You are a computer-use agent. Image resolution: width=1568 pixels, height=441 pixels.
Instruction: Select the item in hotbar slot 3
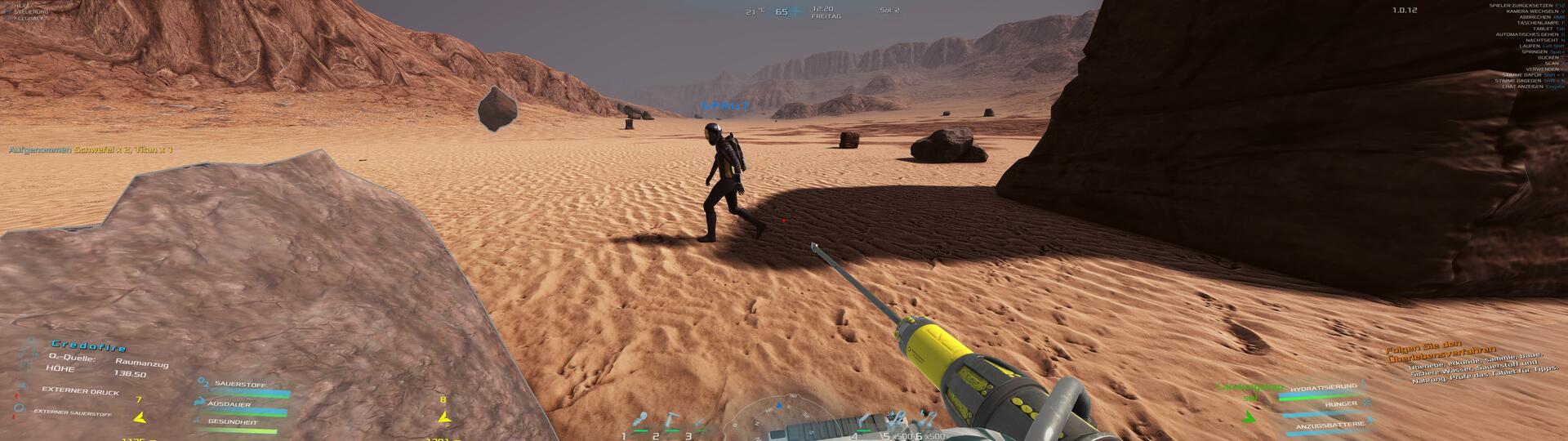click(x=701, y=425)
